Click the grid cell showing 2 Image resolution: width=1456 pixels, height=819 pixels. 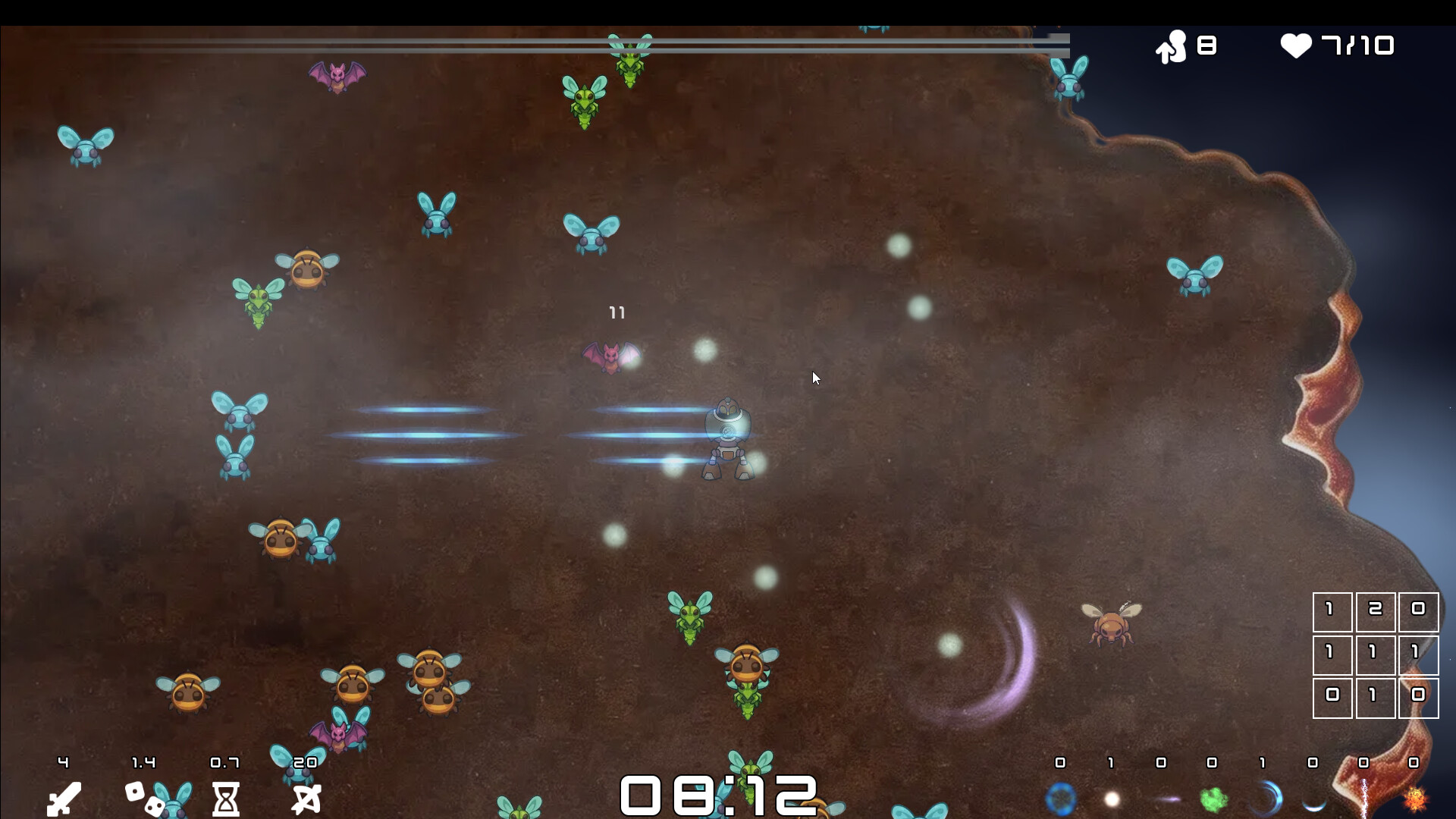coord(1376,611)
